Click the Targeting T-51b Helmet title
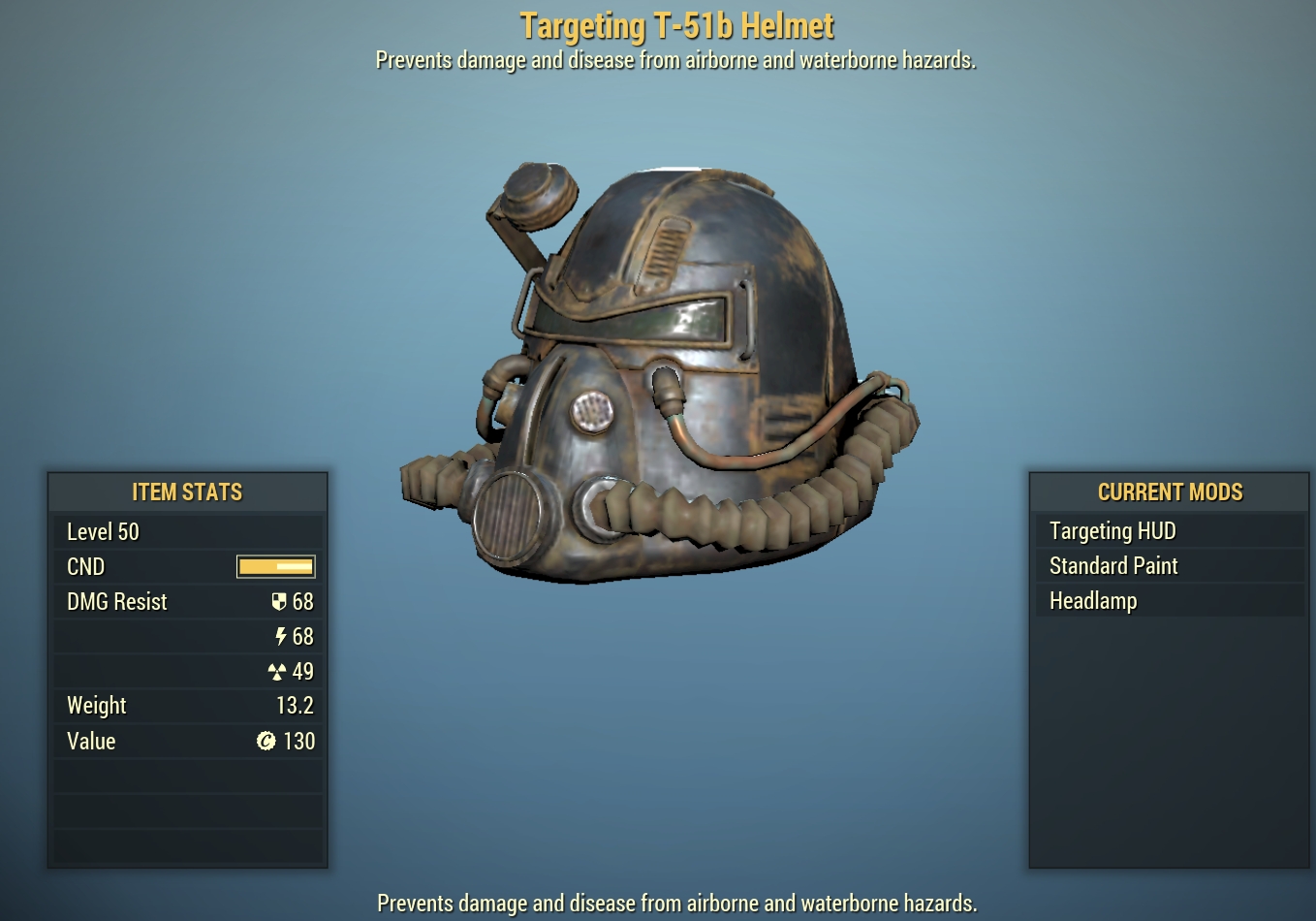Image resolution: width=1316 pixels, height=921 pixels. coord(676,25)
